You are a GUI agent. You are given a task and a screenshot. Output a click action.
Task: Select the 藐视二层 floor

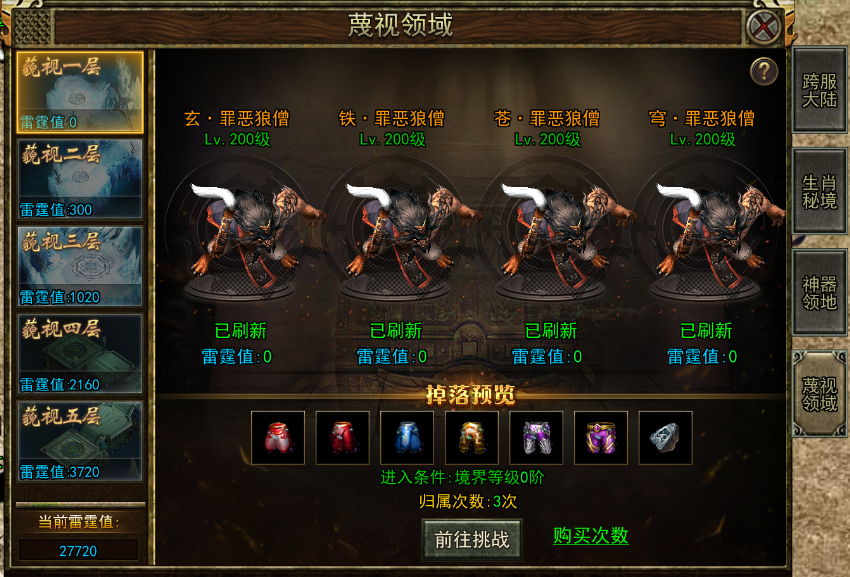coord(80,179)
